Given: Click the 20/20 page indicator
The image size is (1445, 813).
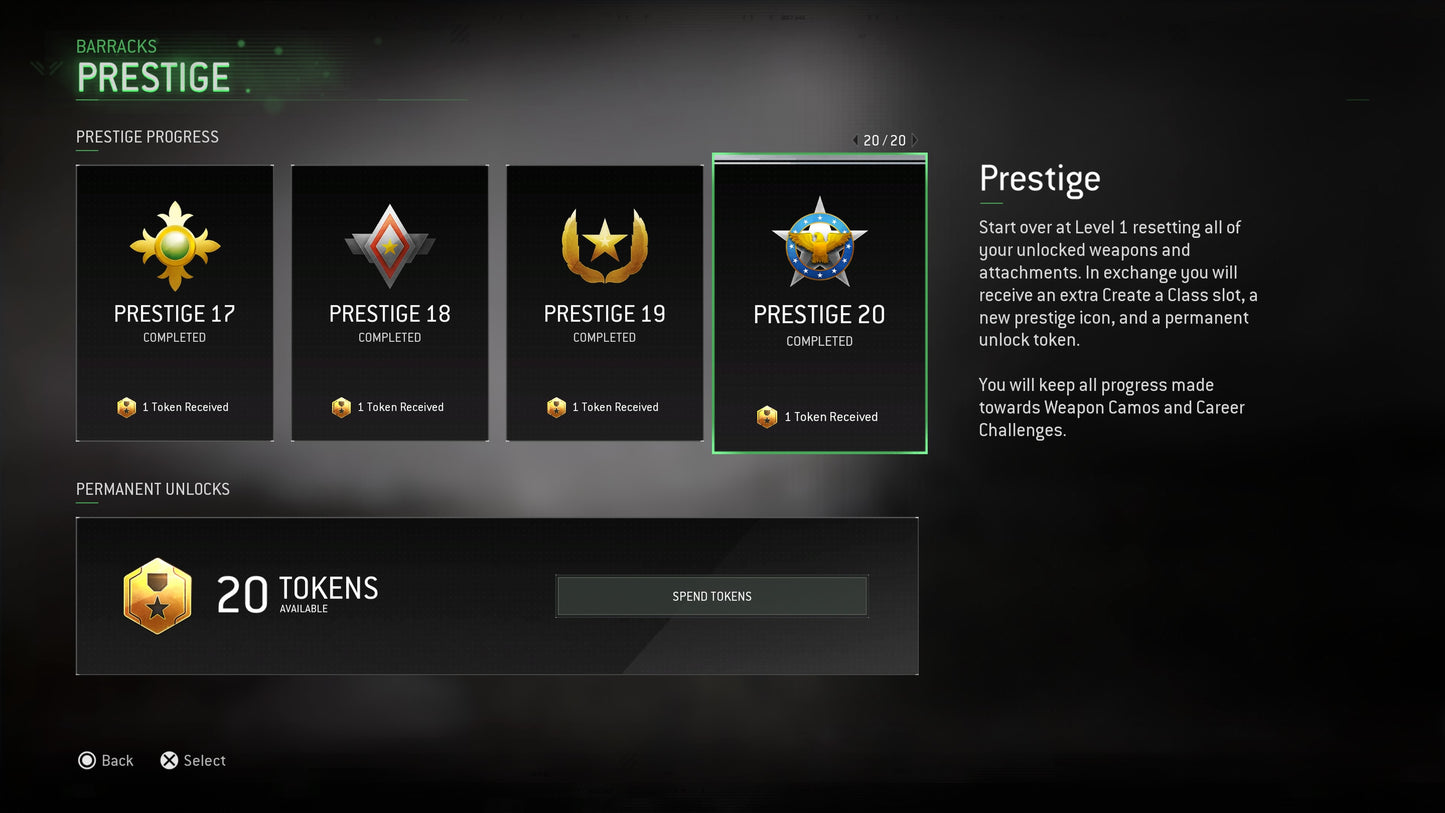Looking at the screenshot, I should point(884,140).
